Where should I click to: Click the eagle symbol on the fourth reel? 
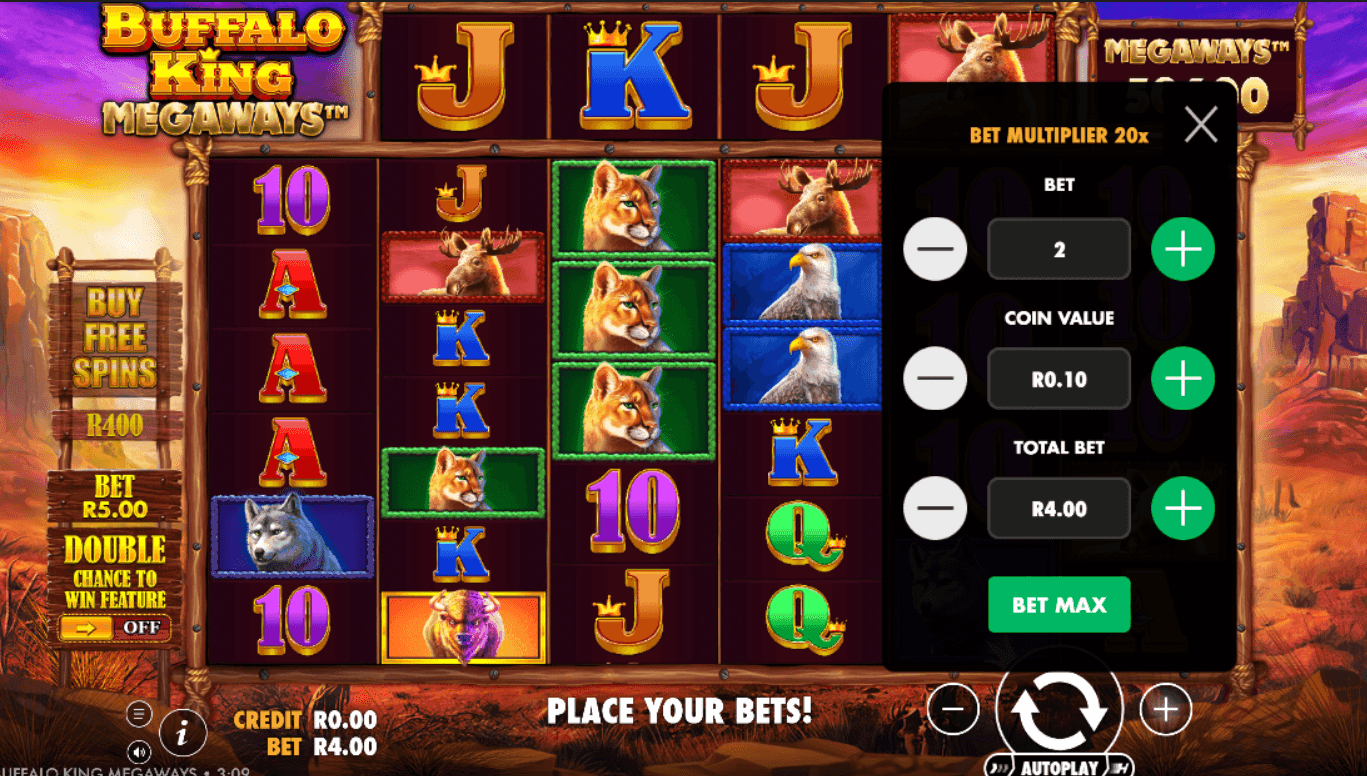(x=805, y=283)
